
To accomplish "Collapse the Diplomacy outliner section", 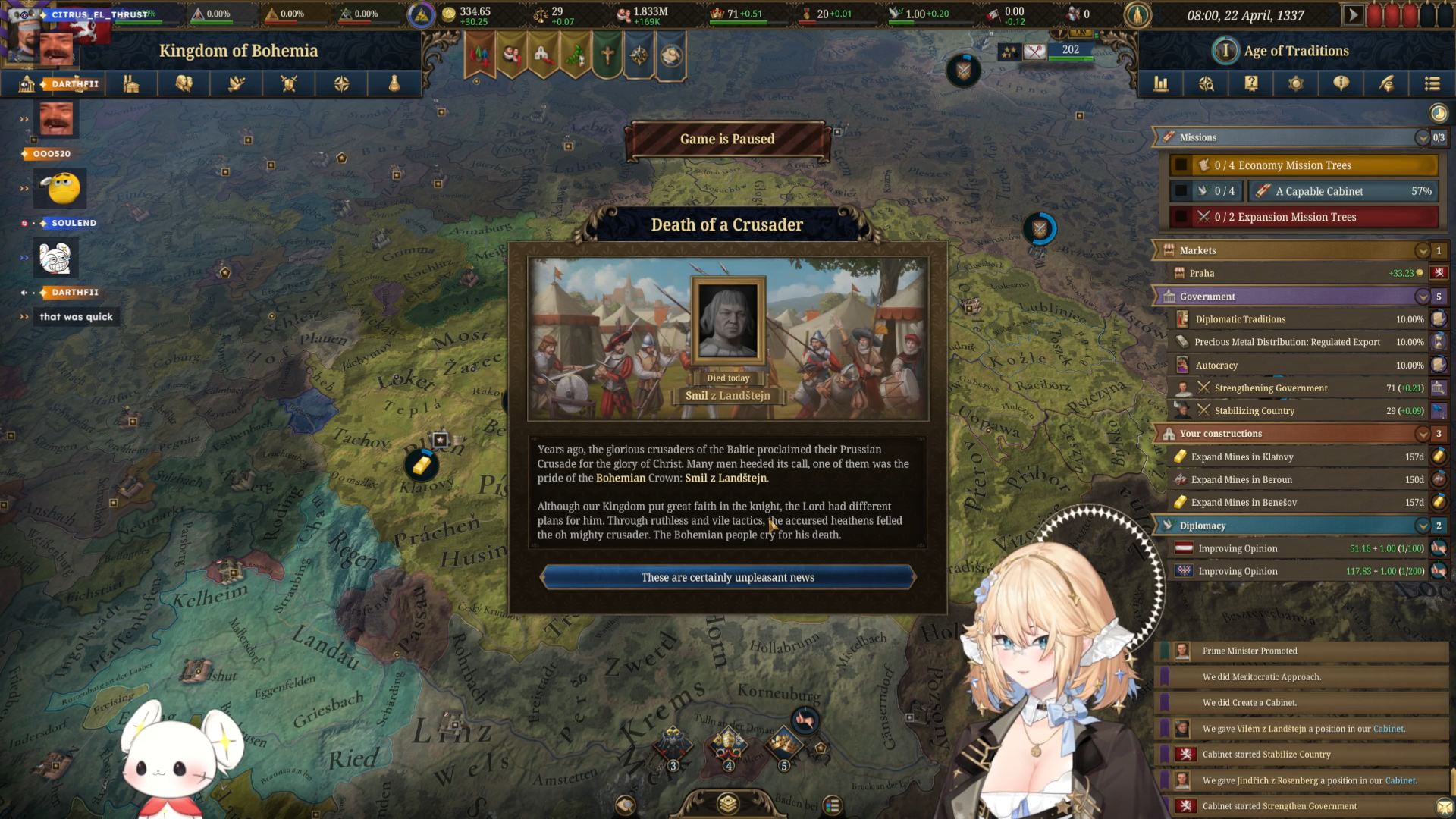I will coord(1422,526).
